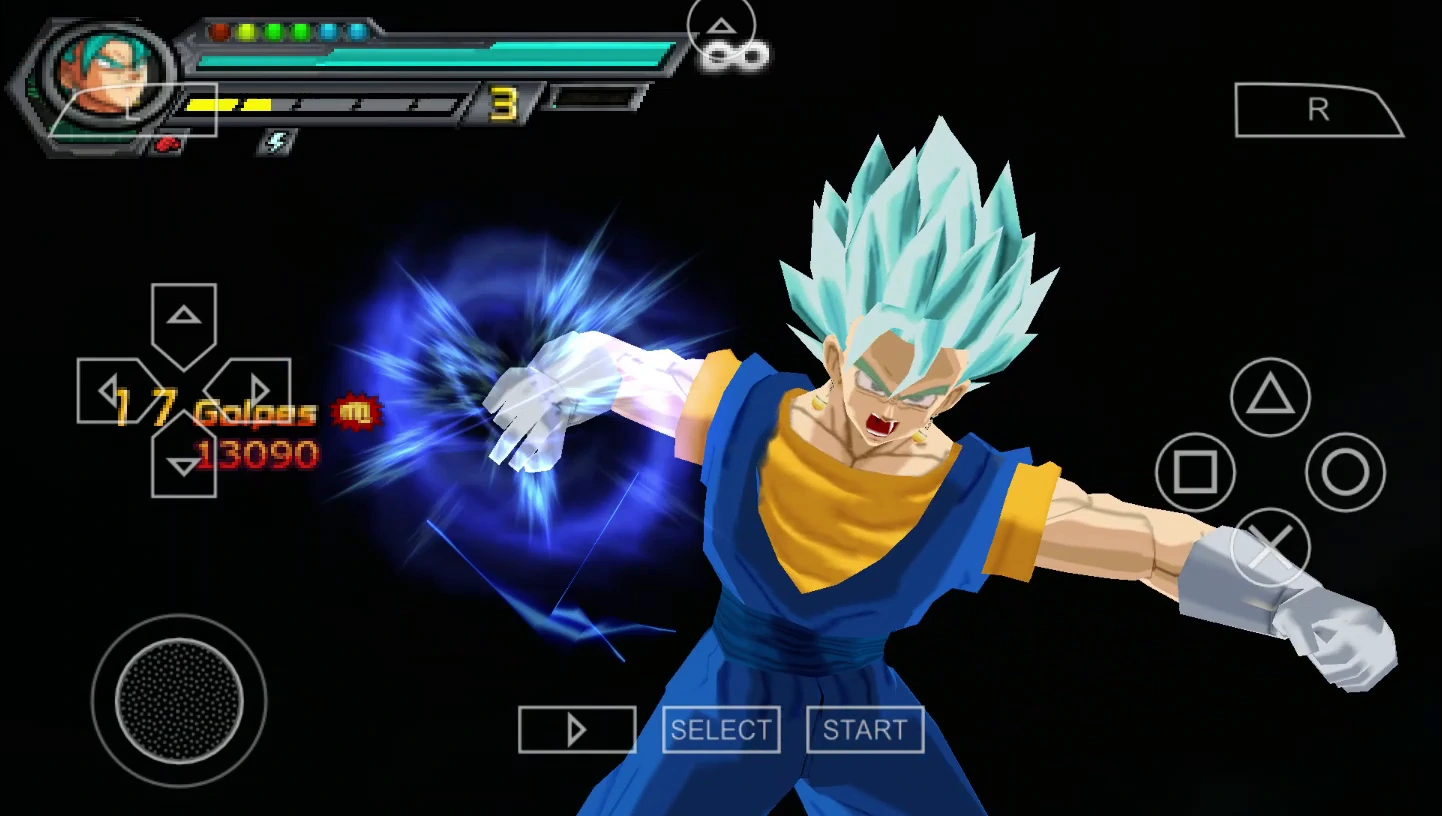Open the emulator menu with the top arrow
Viewport: 1442px width, 816px height.
click(x=721, y=27)
